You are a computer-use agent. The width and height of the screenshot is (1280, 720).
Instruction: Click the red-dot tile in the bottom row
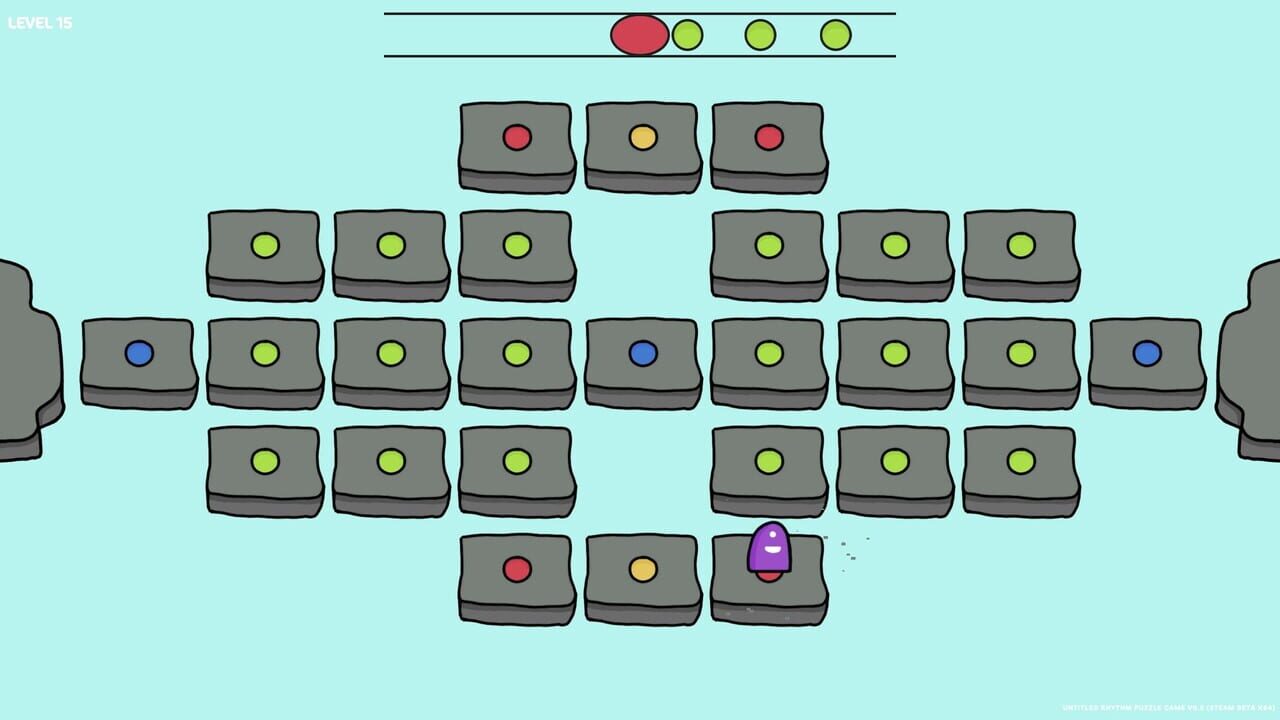517,567
